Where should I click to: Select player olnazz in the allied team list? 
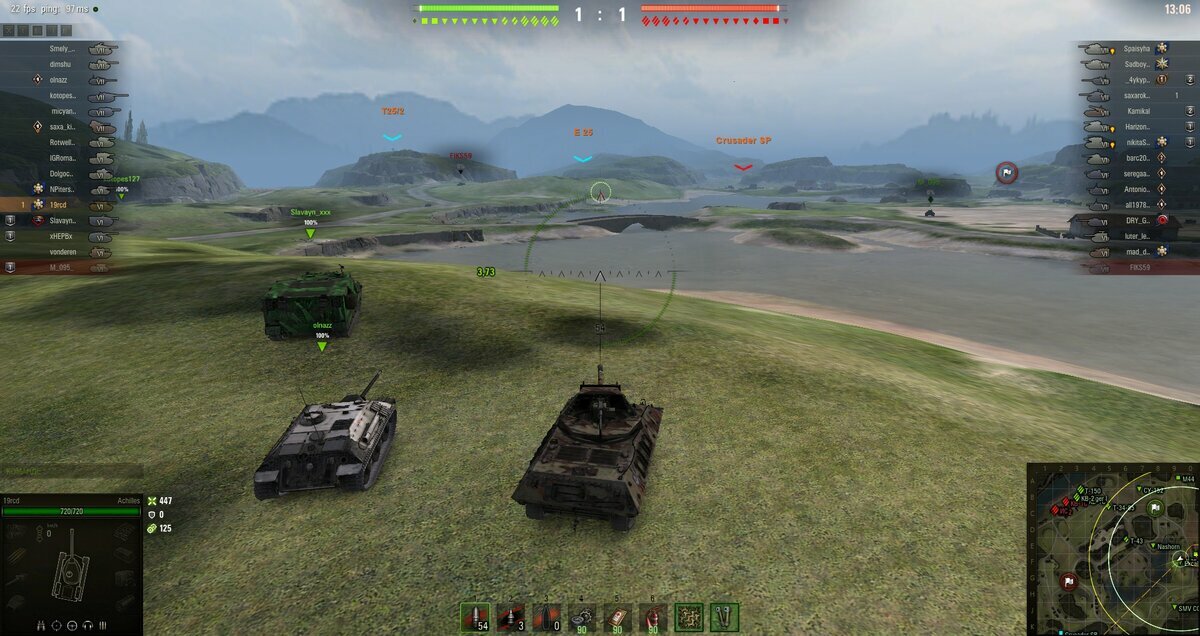(x=62, y=79)
